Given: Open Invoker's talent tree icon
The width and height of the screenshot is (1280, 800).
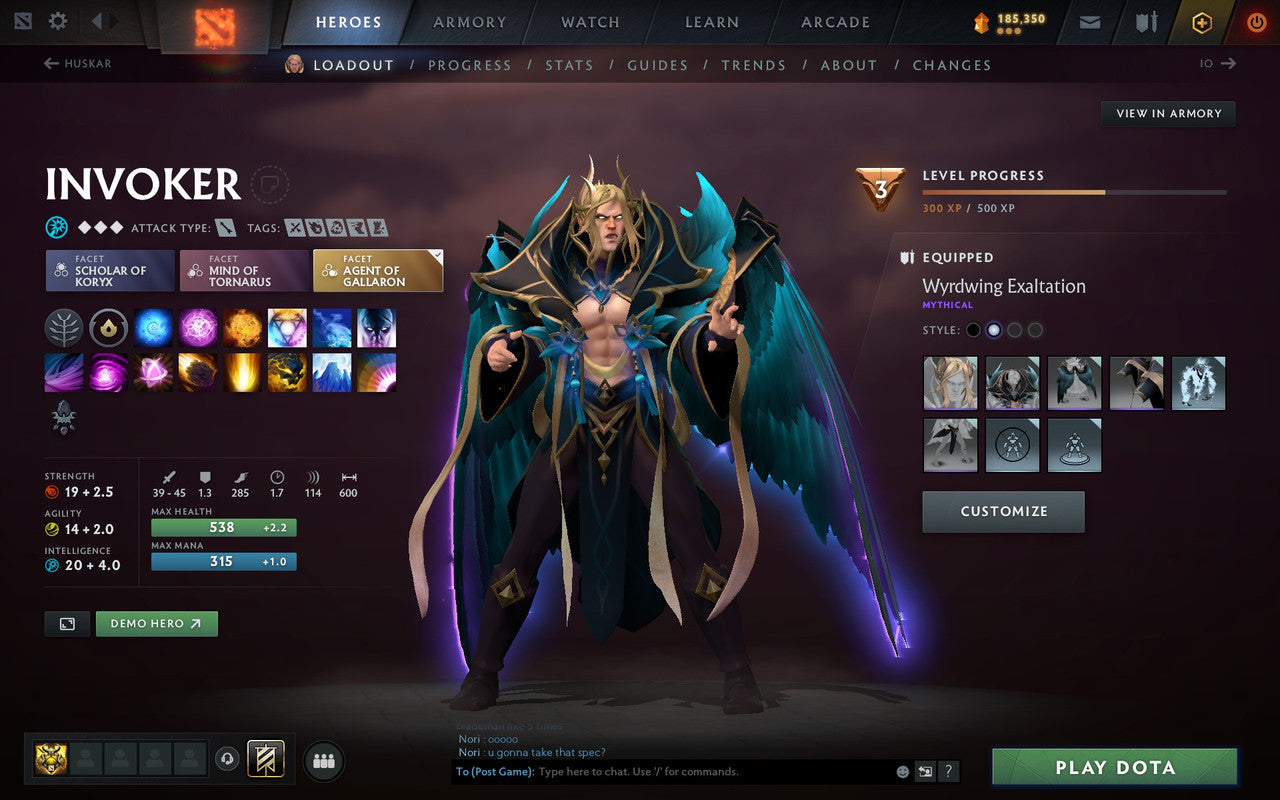Looking at the screenshot, I should 64,328.
